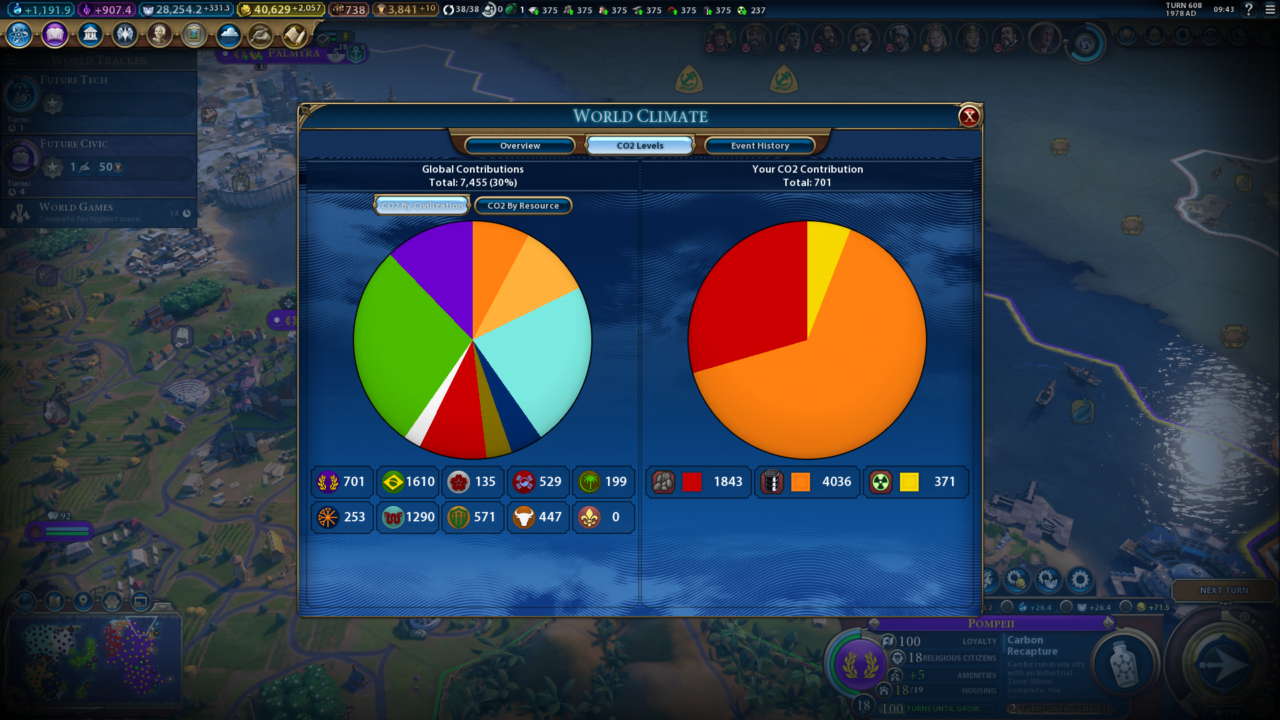1280x720 pixels.
Task: Select the Carbon Recapture production thumbnail
Action: tap(1124, 662)
